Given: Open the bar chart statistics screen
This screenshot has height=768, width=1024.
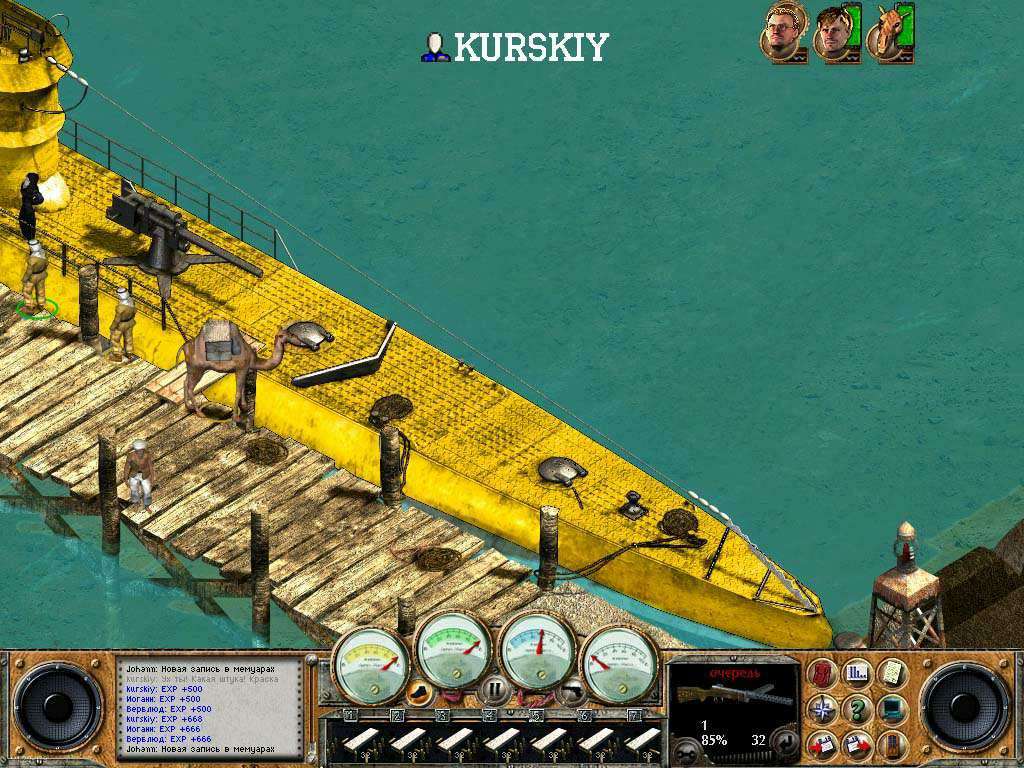Looking at the screenshot, I should pyautogui.click(x=857, y=673).
